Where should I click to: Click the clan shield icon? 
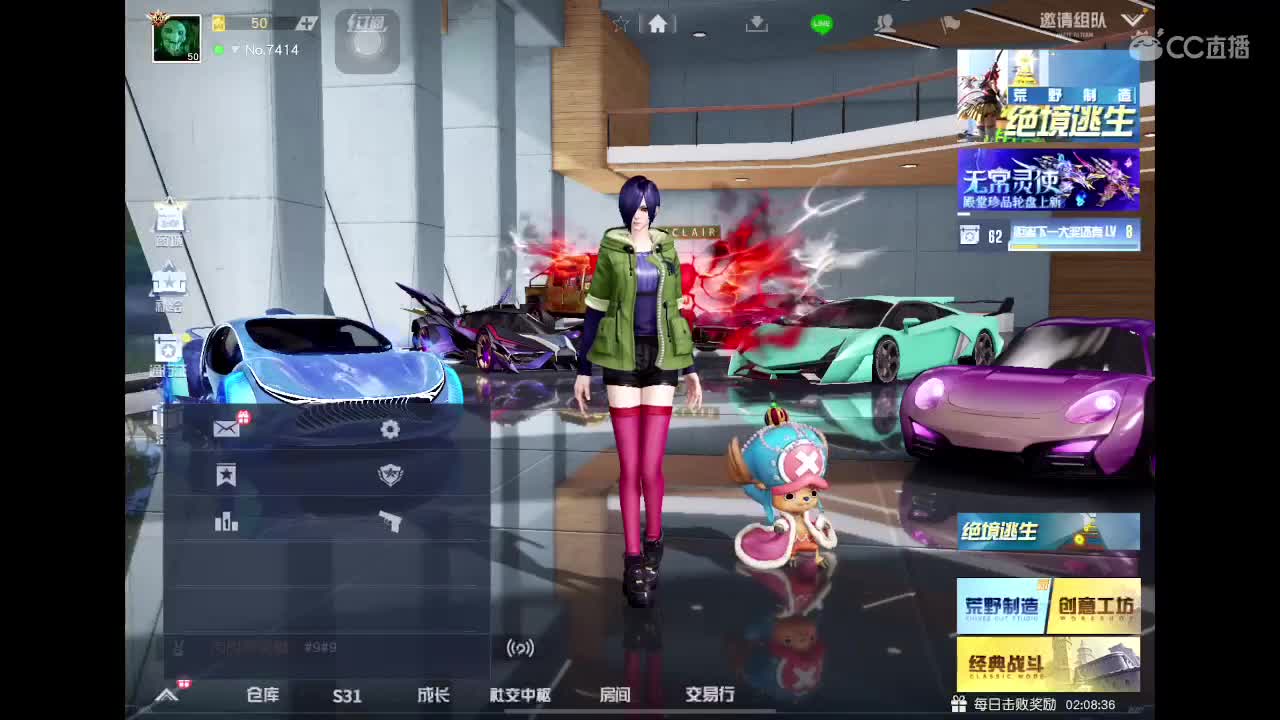[390, 476]
